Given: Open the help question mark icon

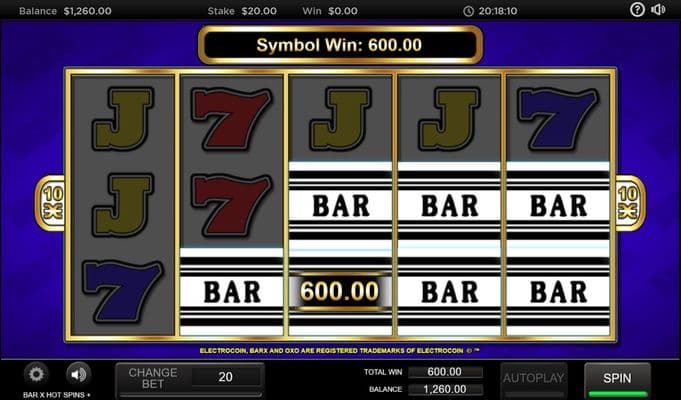Looking at the screenshot, I should coord(638,10).
